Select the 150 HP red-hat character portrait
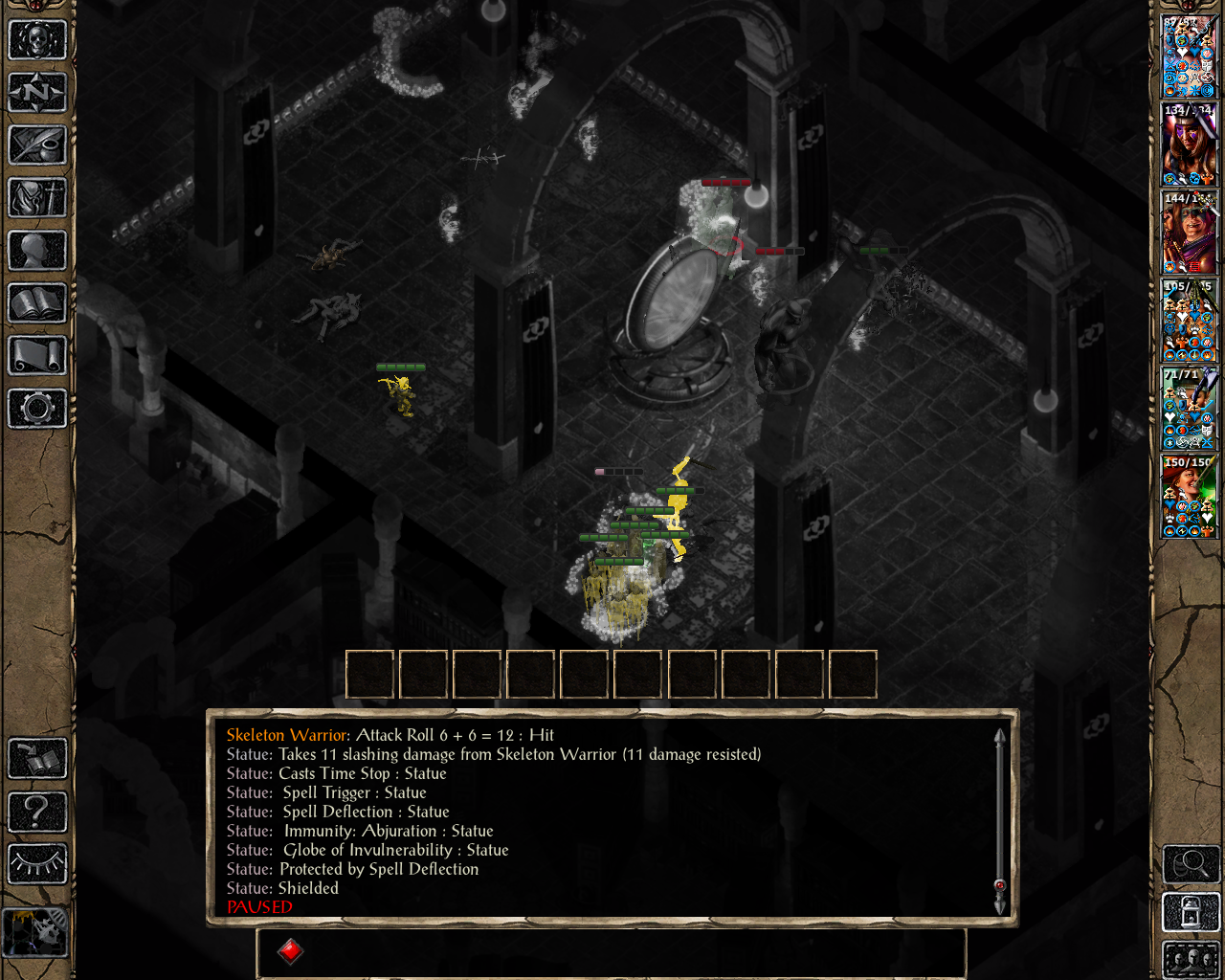Image resolution: width=1225 pixels, height=980 pixels. point(1189,497)
